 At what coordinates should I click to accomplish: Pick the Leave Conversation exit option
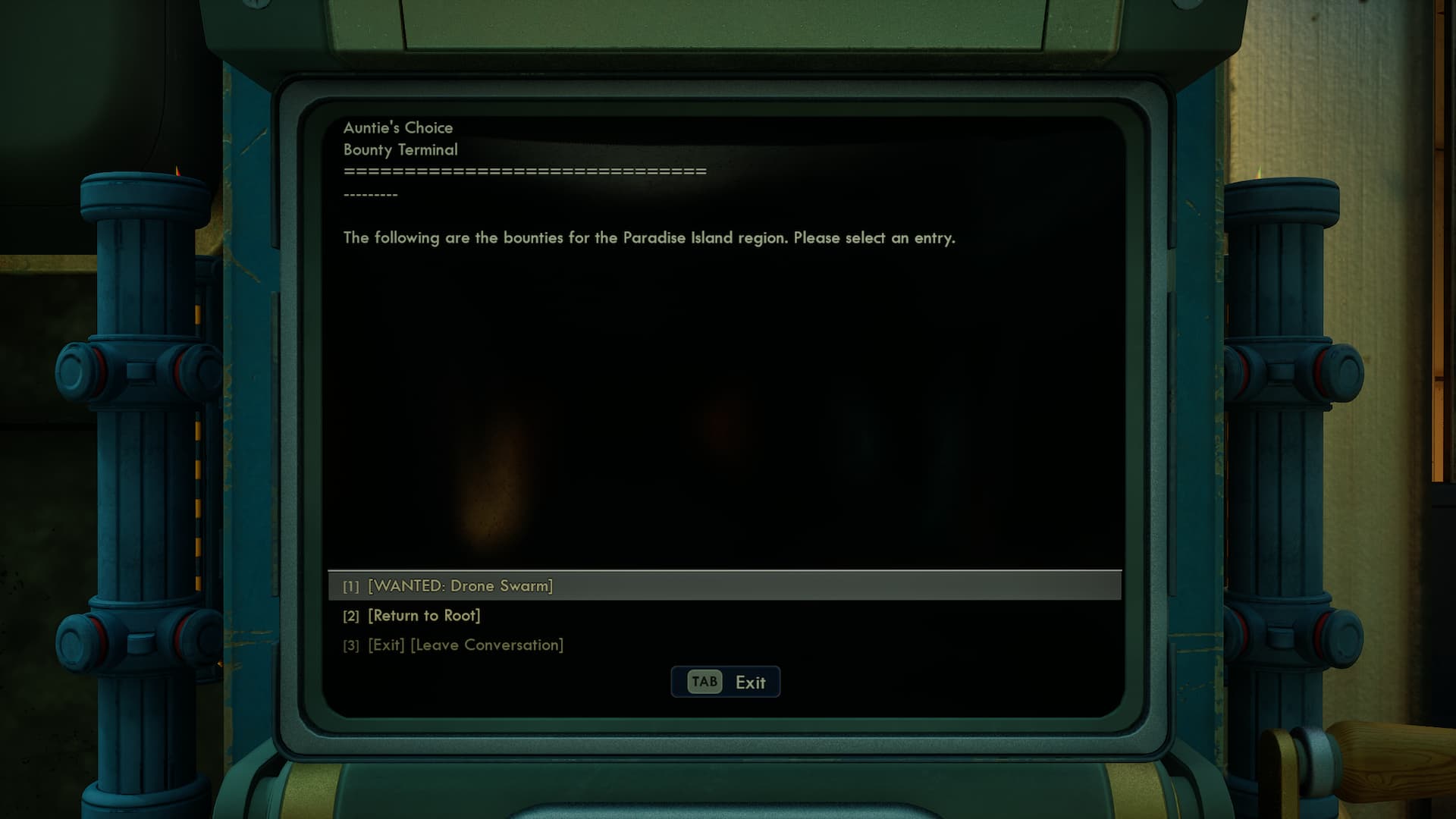[x=465, y=645]
